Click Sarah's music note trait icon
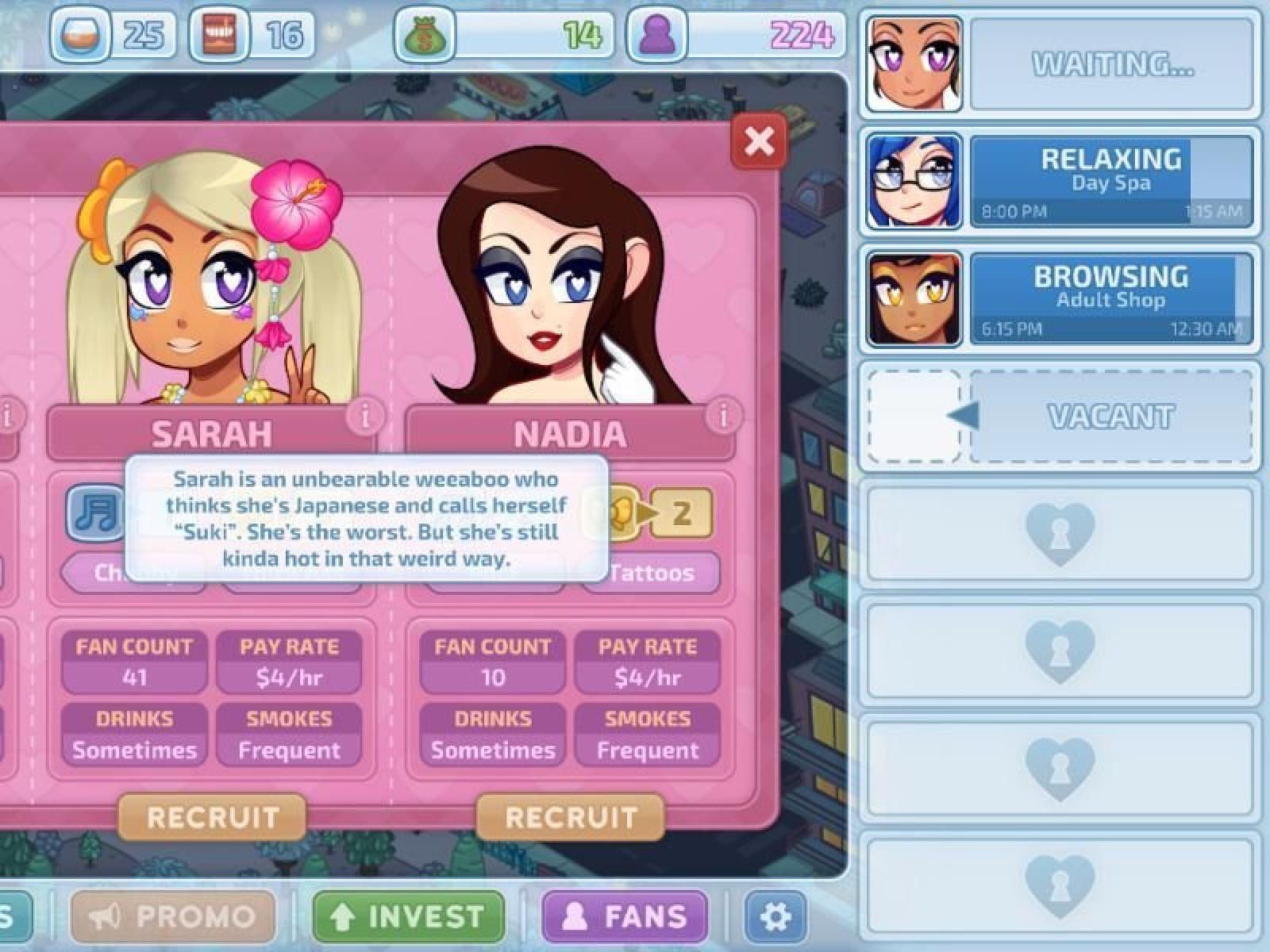 click(96, 512)
